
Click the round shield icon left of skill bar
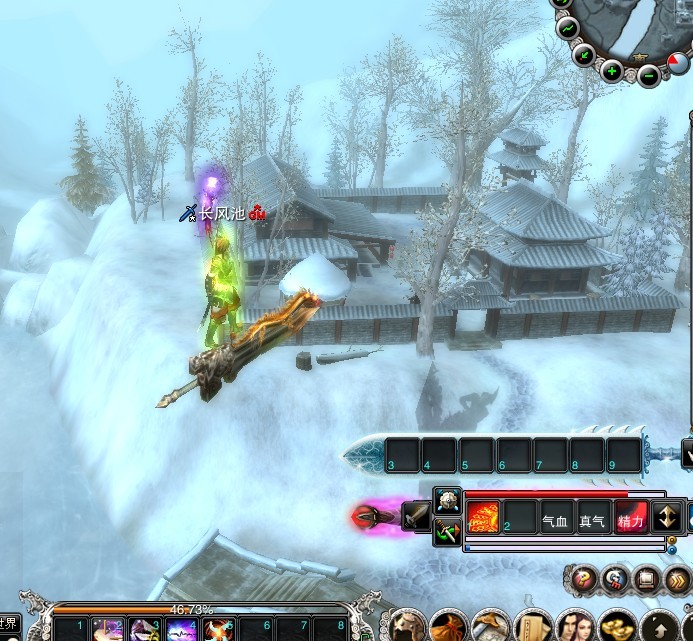[446, 499]
